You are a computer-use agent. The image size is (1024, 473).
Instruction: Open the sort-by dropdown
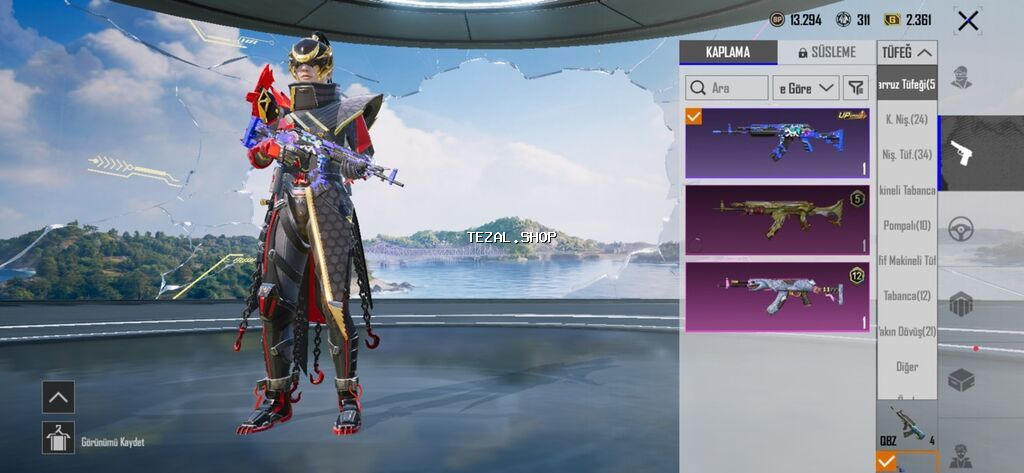(x=807, y=88)
